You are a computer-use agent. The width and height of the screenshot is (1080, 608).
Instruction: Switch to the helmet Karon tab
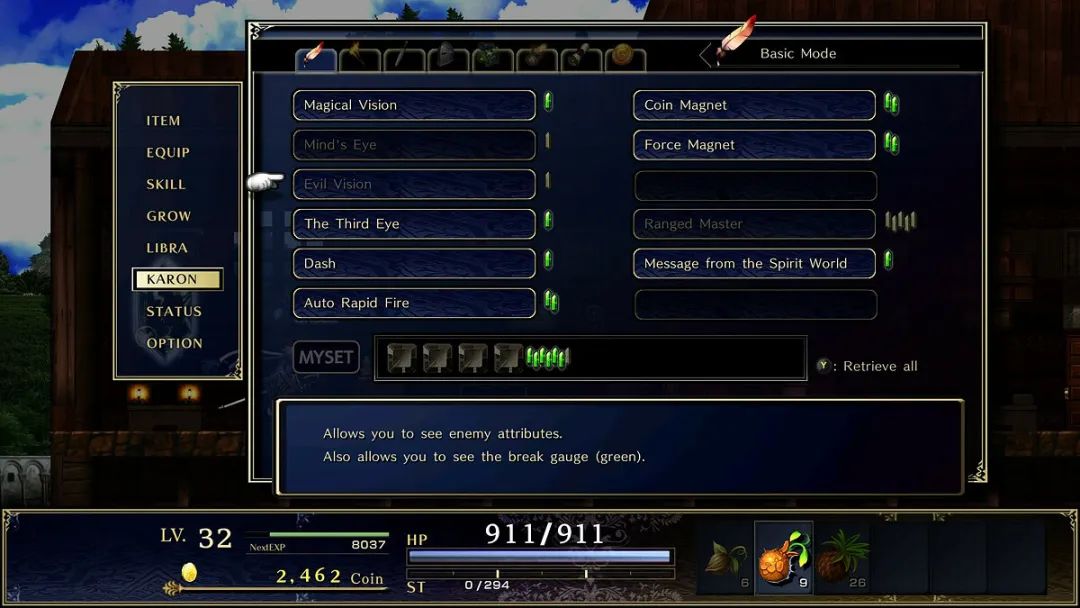tap(448, 58)
